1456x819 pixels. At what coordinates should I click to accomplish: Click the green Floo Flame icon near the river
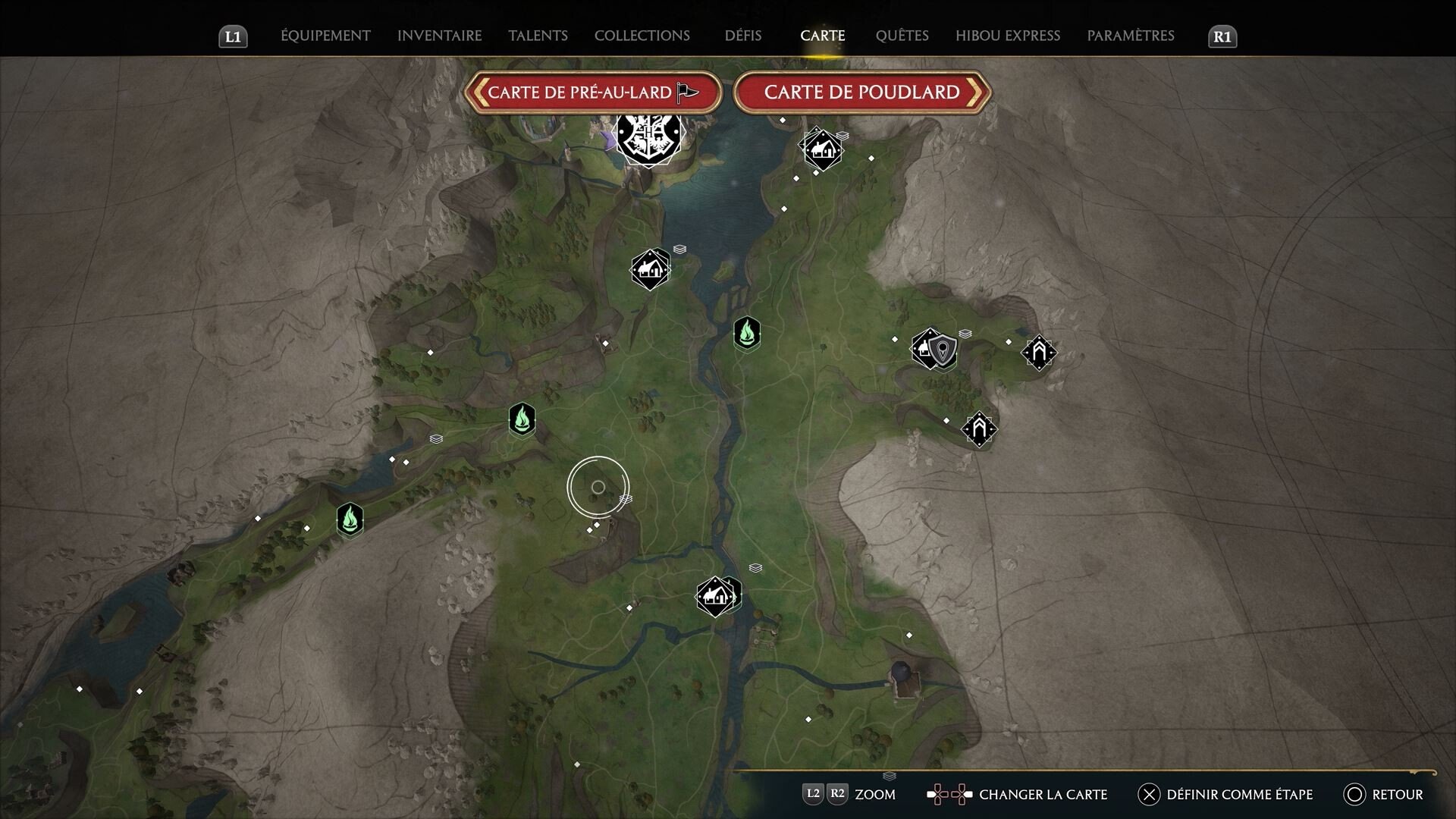[x=747, y=334]
